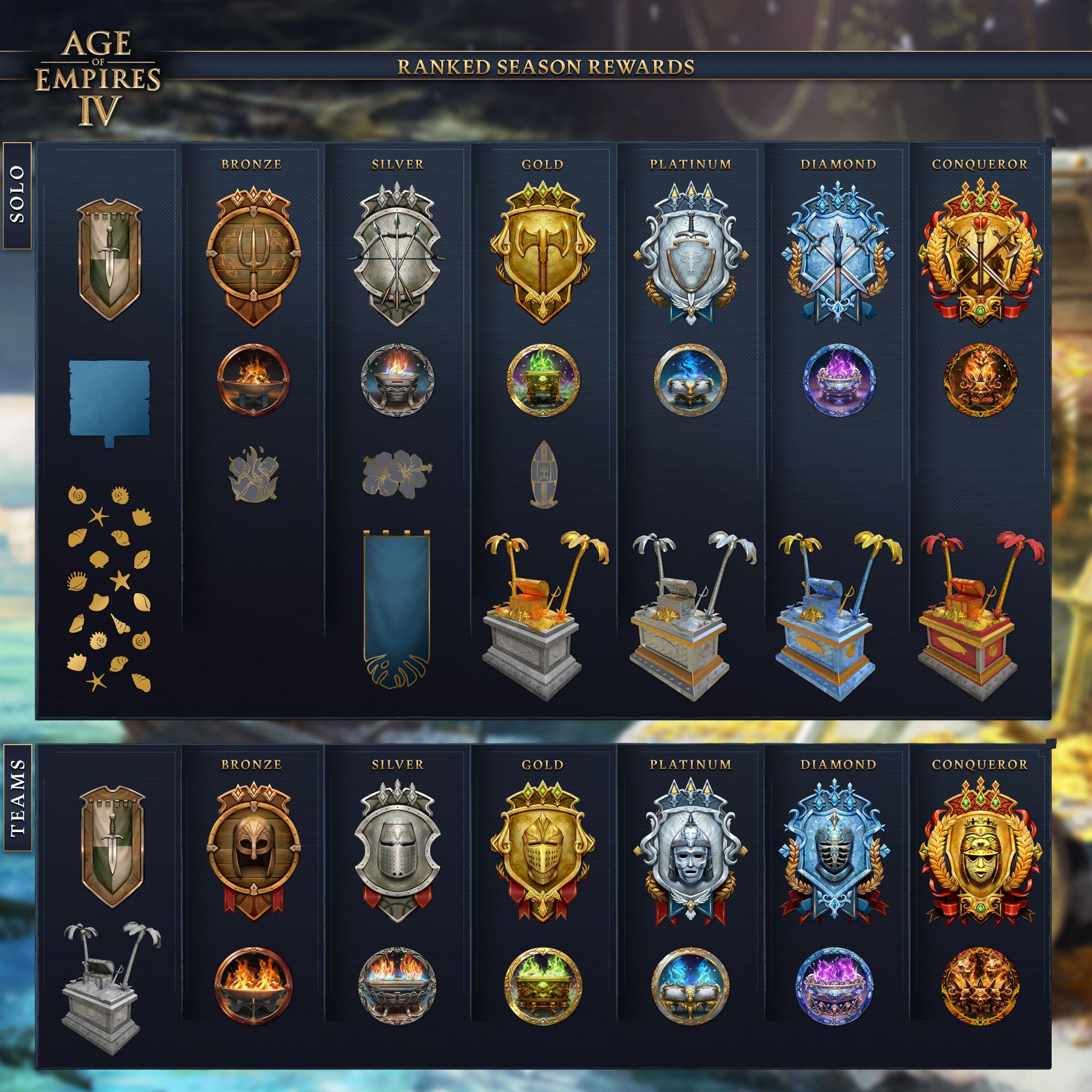Choose the teams Bronze helmet badge
Screen dimensions: 1092x1092
[x=253, y=850]
